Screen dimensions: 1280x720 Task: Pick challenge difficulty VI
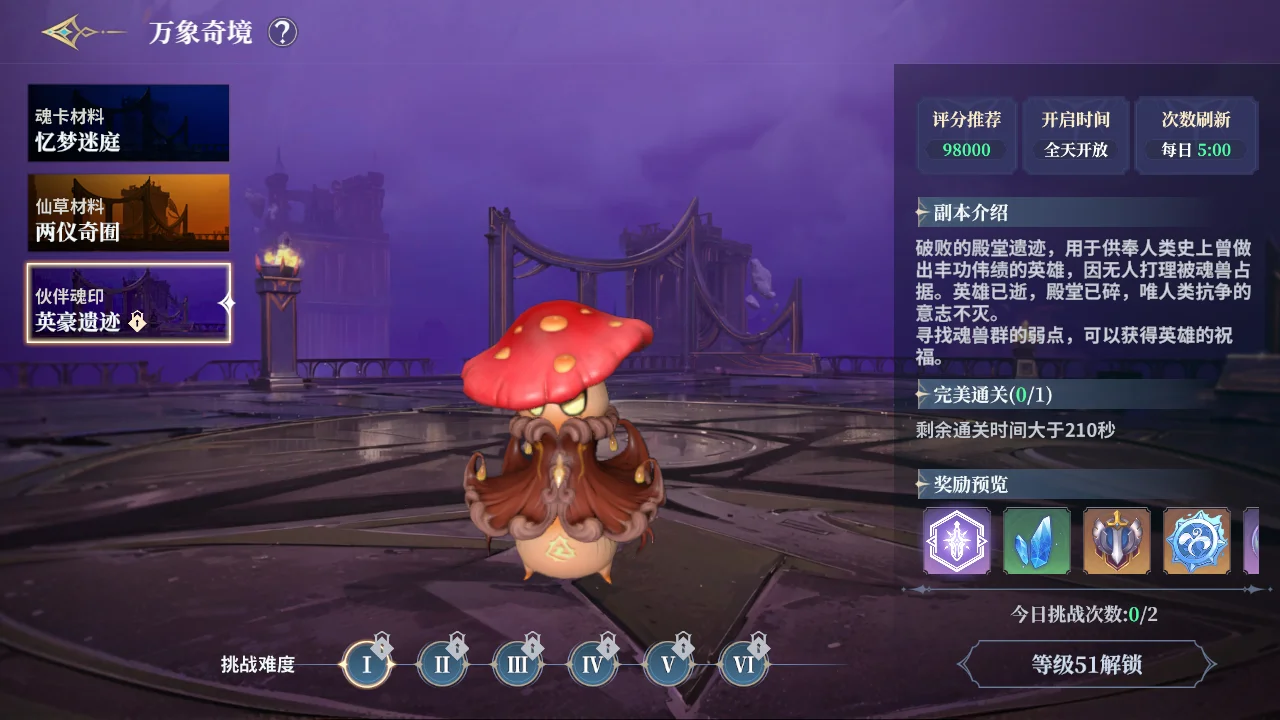tap(743, 664)
